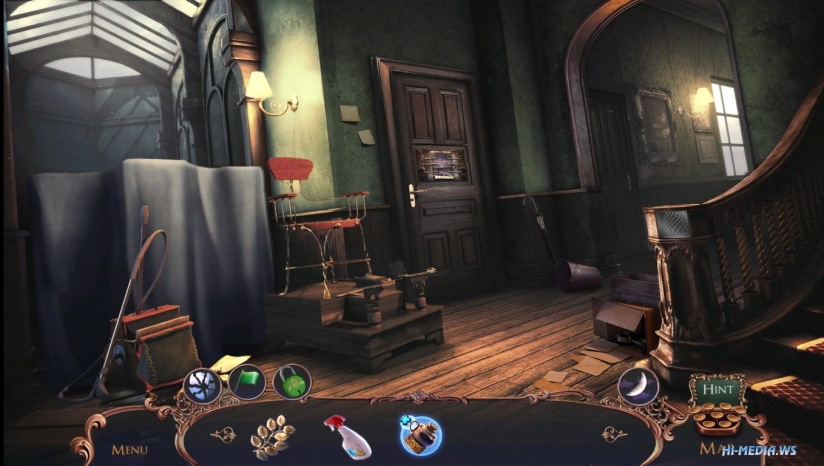This screenshot has width=824, height=466.
Task: Select the spray bottle inventory item
Action: (346, 436)
